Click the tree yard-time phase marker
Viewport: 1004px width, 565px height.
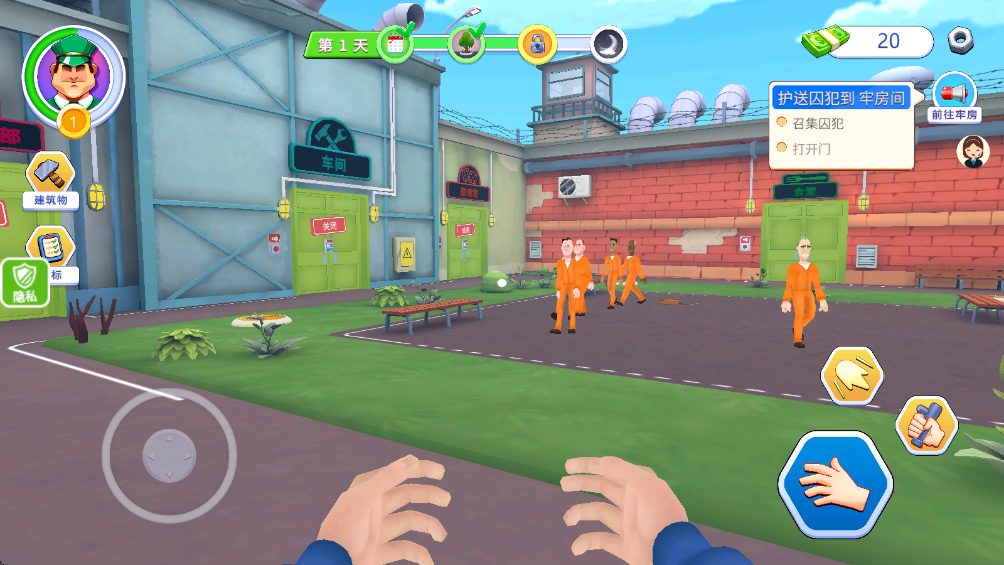(x=466, y=43)
